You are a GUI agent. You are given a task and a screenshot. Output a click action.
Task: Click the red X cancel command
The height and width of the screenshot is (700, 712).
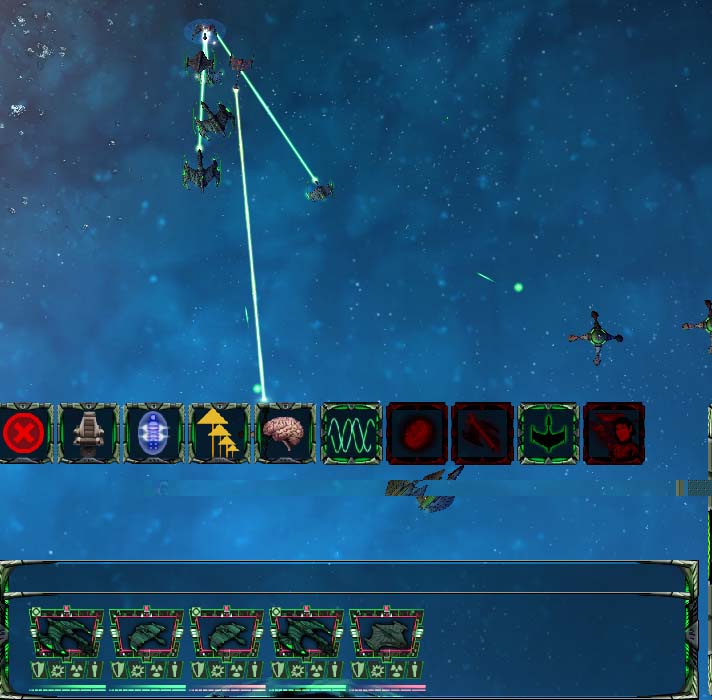pos(22,434)
